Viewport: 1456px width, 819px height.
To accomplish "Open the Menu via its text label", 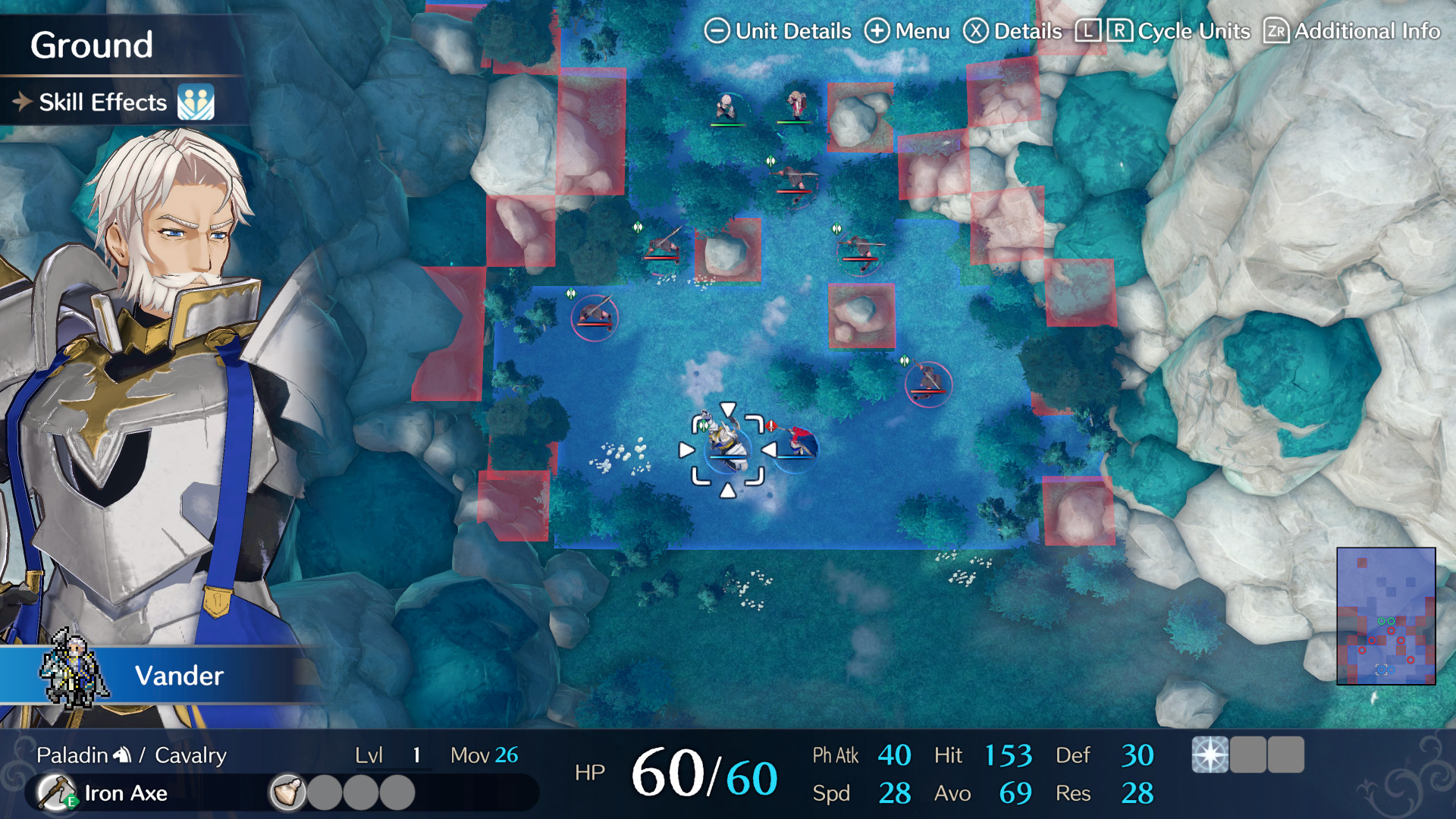I will (x=921, y=32).
